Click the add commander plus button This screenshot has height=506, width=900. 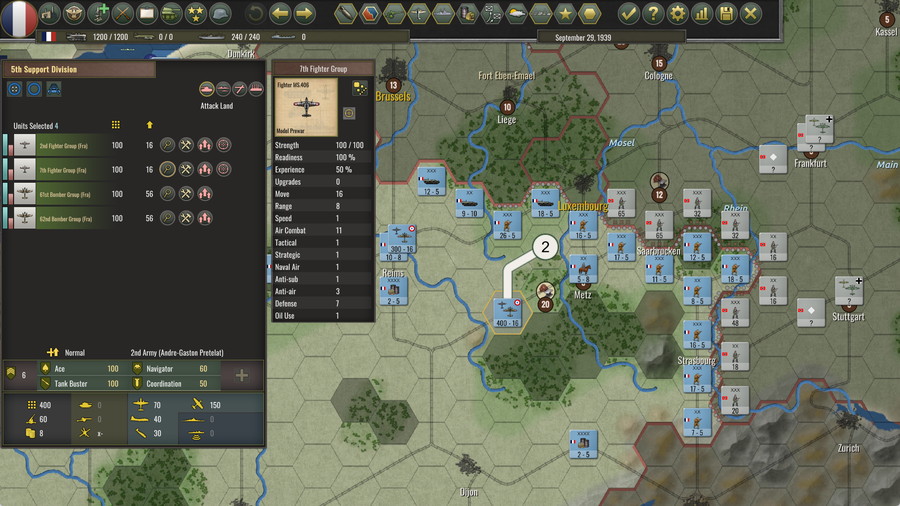coord(241,376)
